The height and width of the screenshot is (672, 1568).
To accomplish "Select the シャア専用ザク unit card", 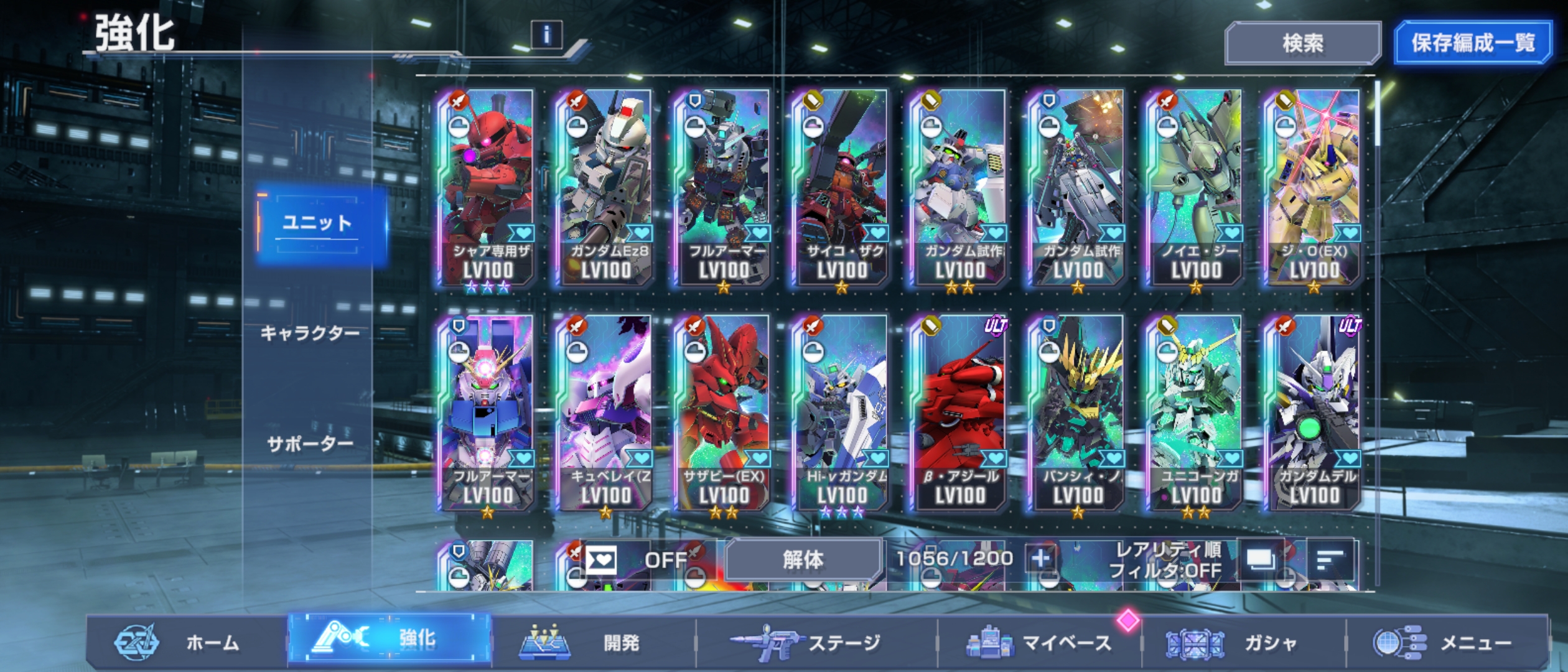I will pos(488,187).
